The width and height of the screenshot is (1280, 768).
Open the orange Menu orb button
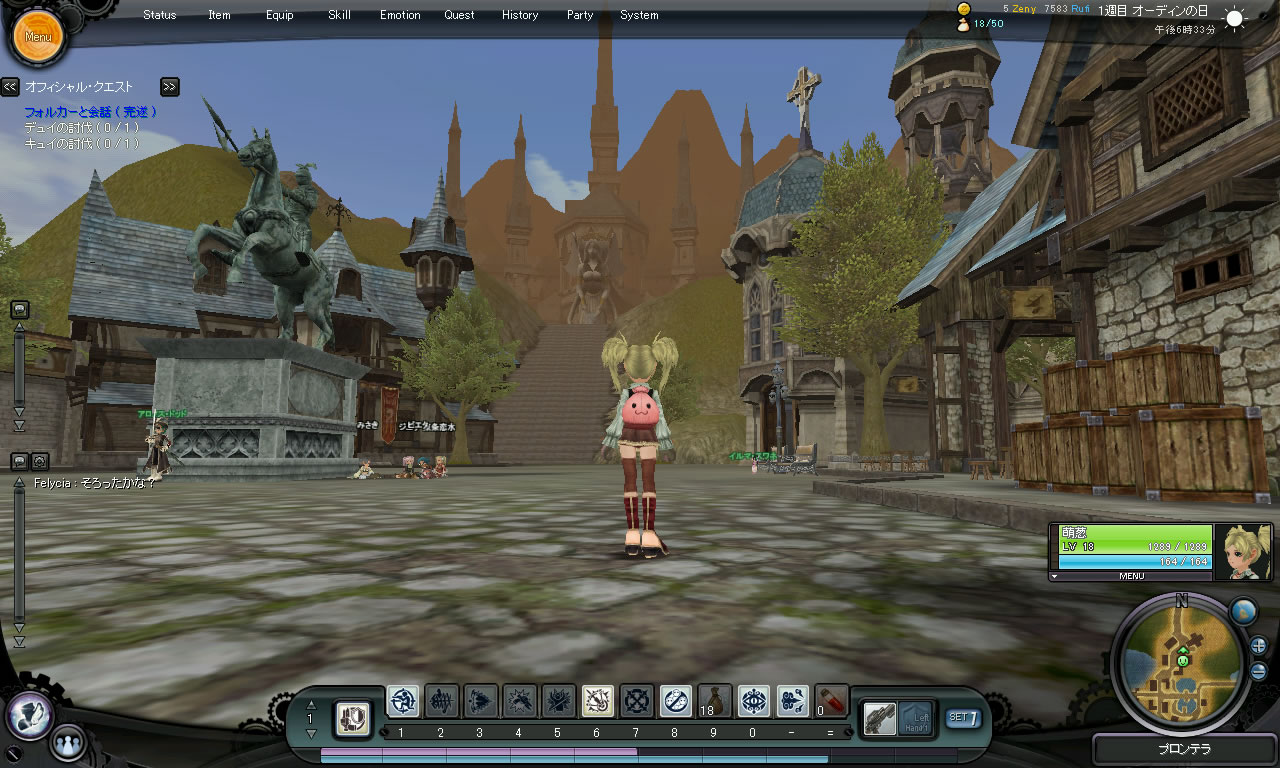(x=38, y=37)
